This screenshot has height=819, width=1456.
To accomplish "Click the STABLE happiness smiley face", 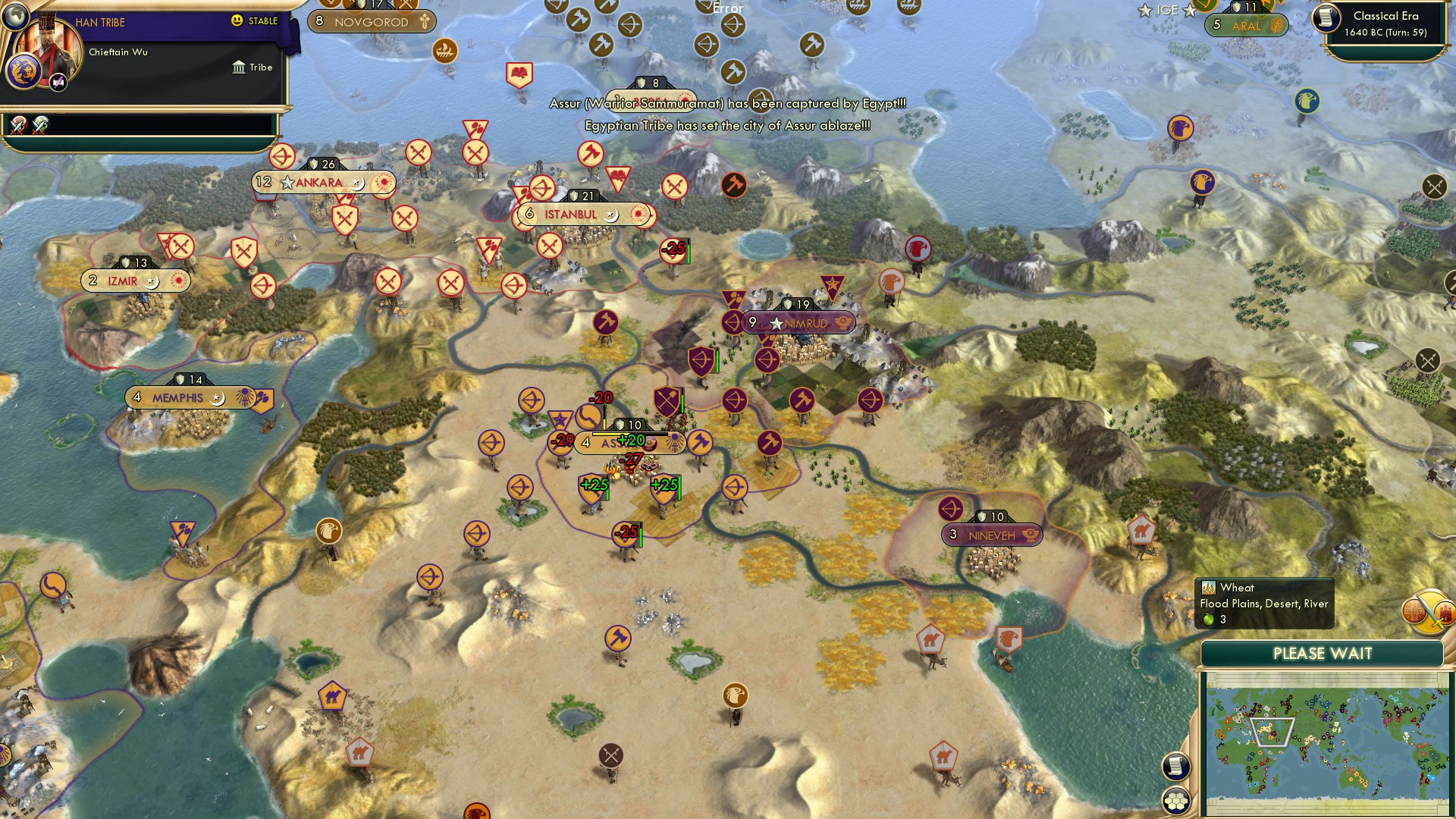I will pos(237,20).
